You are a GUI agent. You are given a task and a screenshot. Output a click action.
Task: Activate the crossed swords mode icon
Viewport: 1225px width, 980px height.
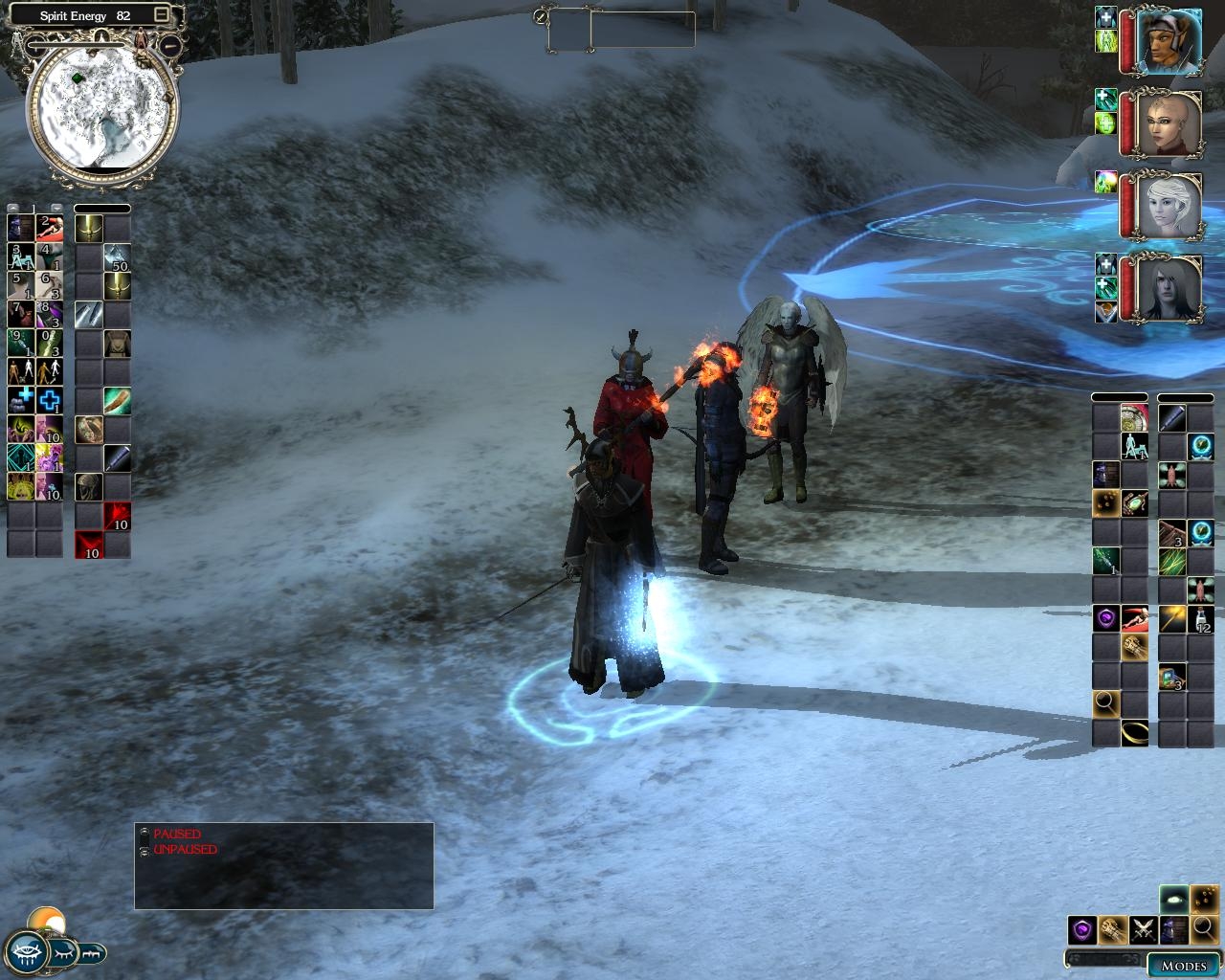point(1143,929)
